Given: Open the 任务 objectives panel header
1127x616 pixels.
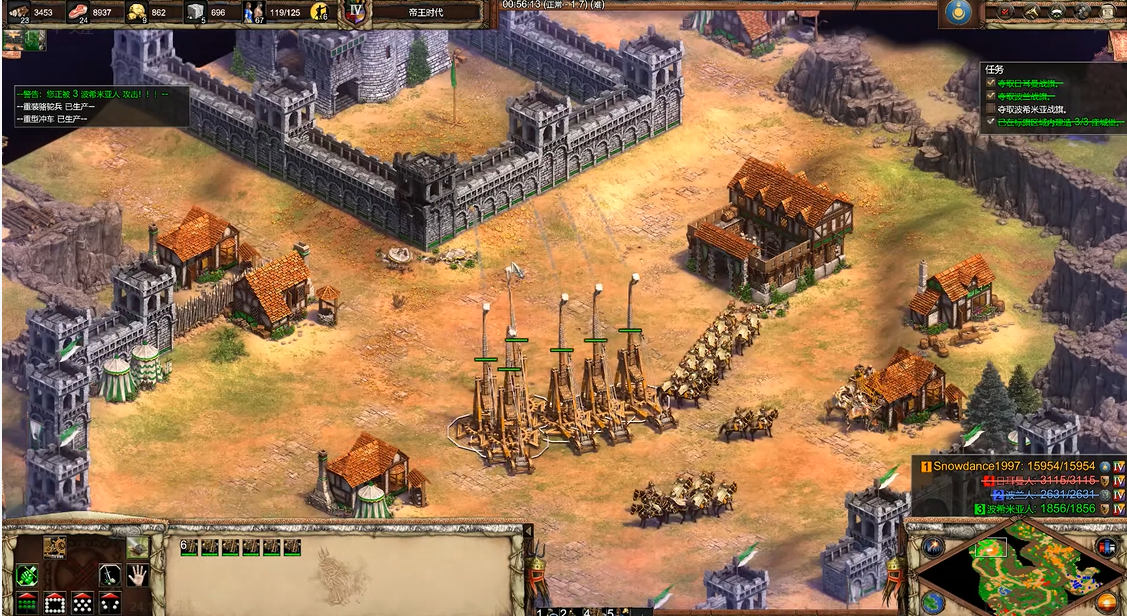Looking at the screenshot, I should click(994, 70).
